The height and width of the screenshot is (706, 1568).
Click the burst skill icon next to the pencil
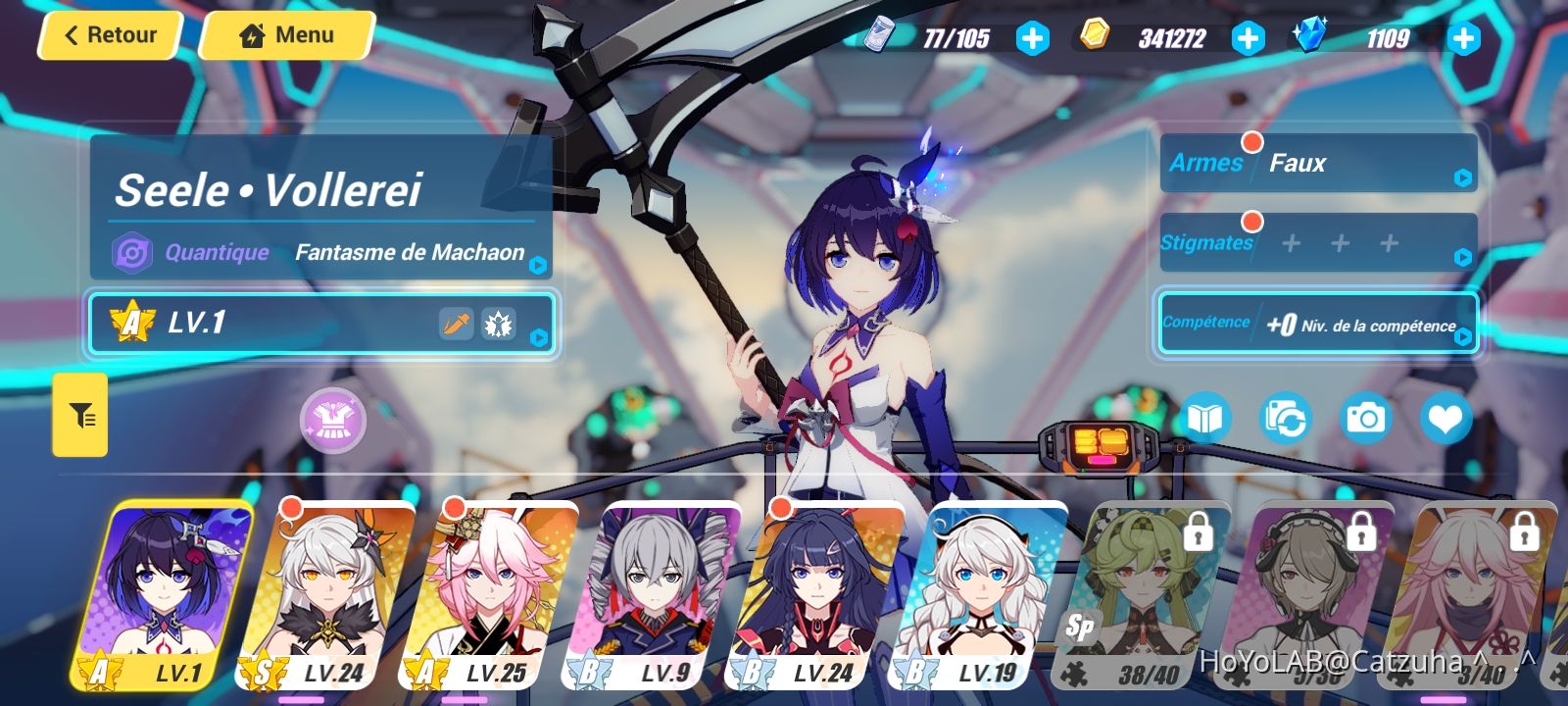[x=500, y=324]
